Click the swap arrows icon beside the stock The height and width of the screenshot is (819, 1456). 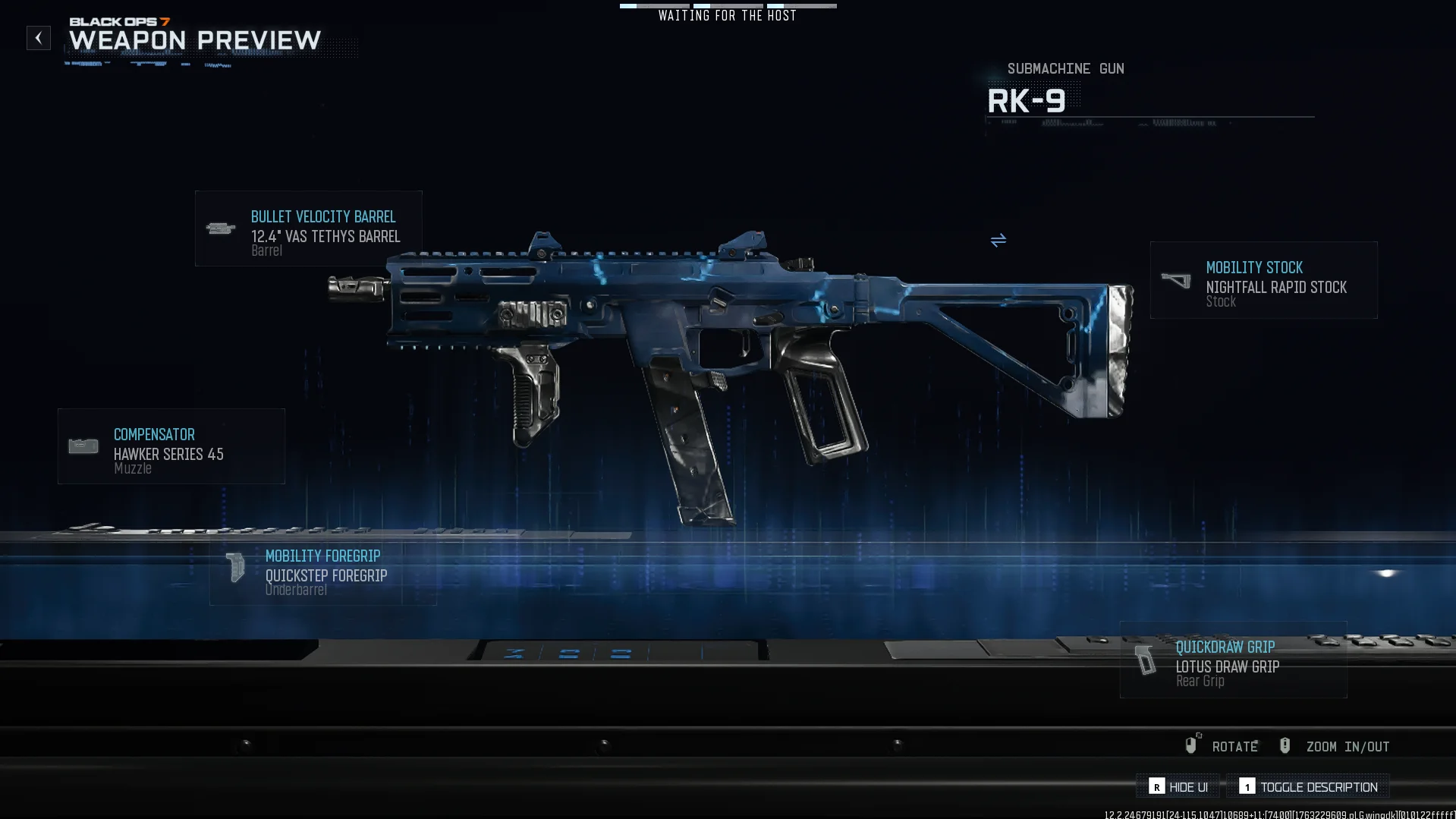998,241
